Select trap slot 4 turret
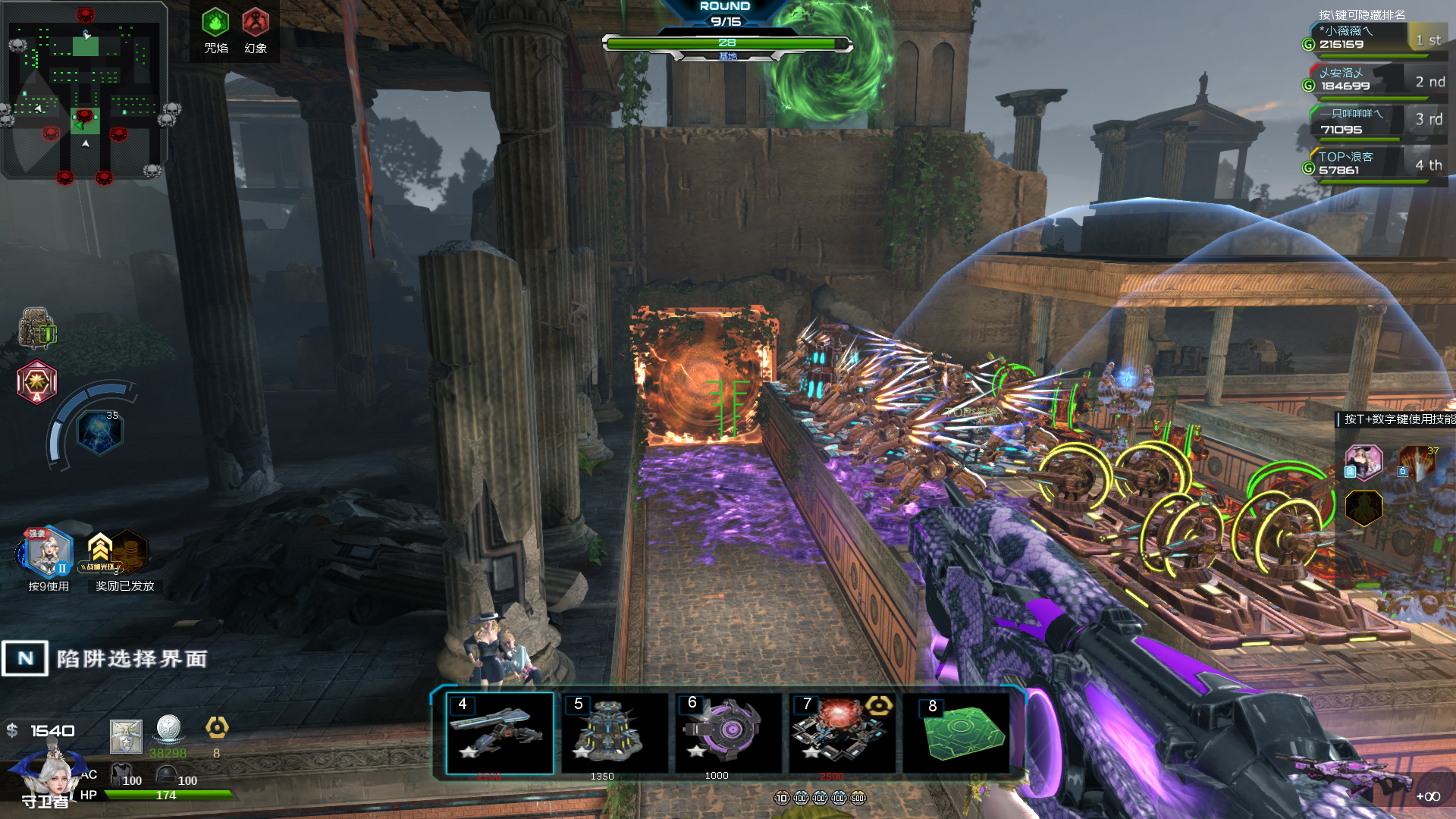This screenshot has height=819, width=1456. pyautogui.click(x=500, y=733)
